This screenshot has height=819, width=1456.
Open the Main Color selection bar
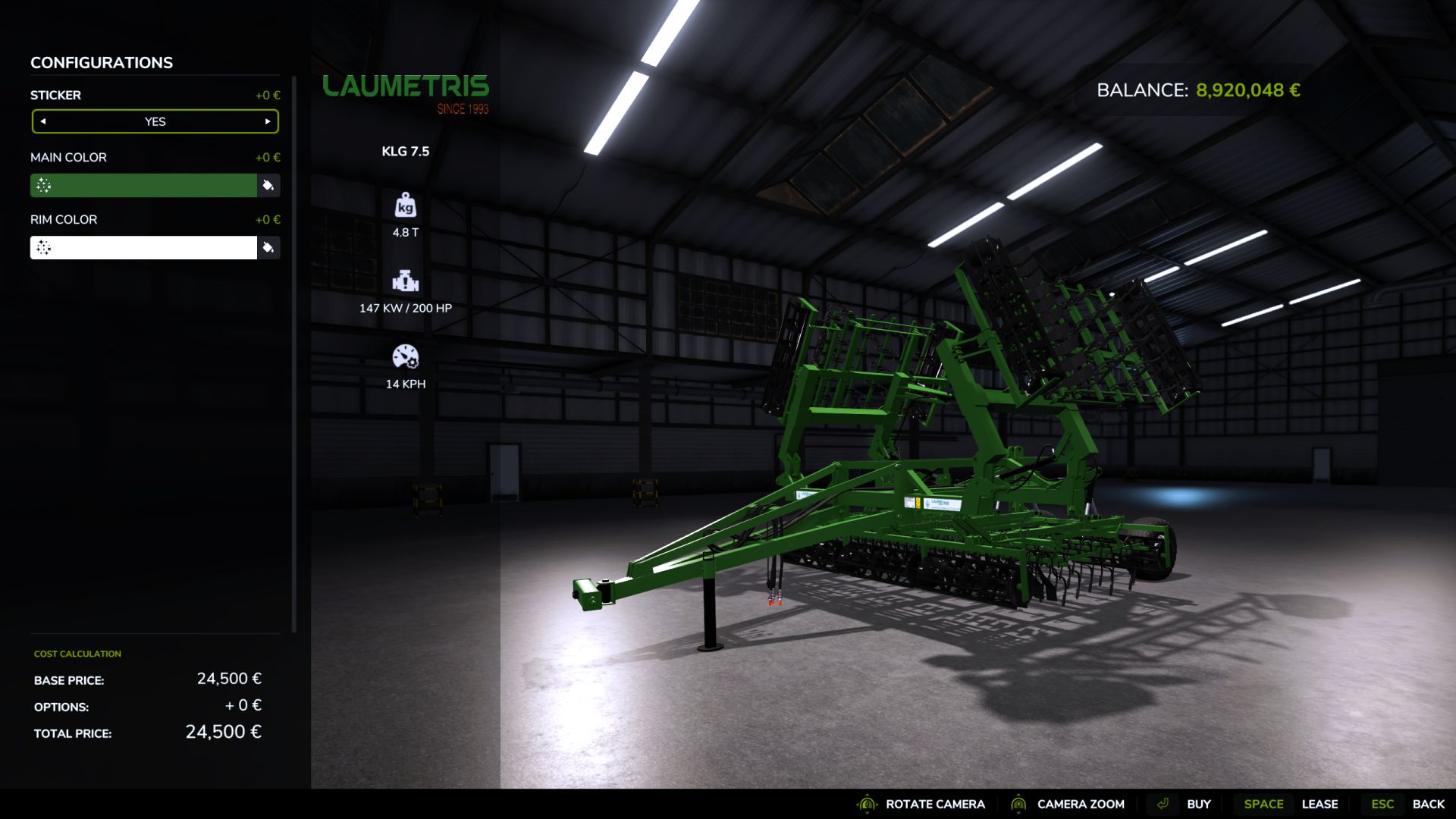pyautogui.click(x=144, y=184)
